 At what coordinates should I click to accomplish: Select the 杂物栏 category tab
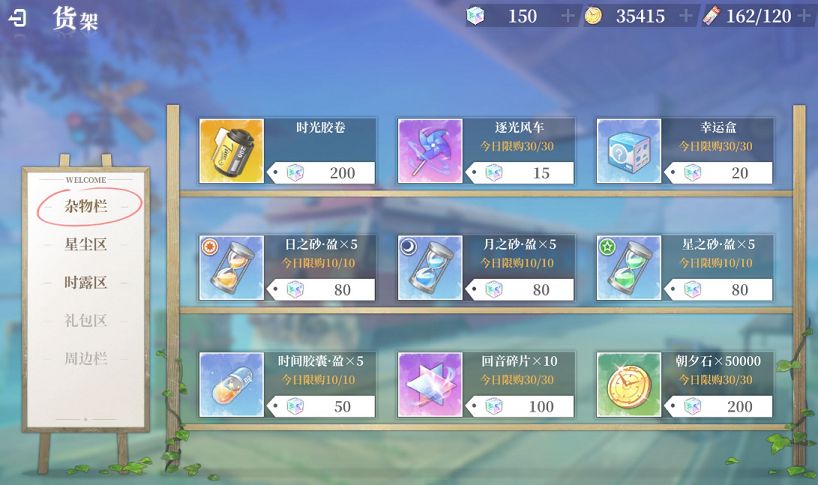coord(86,206)
